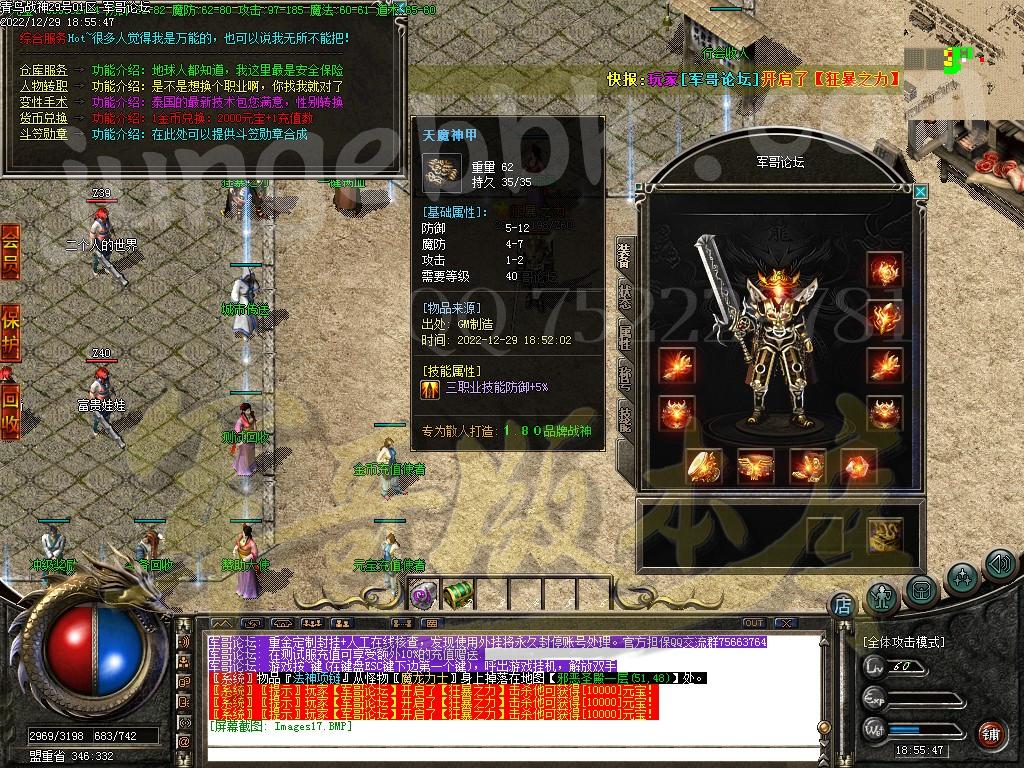Open the 属性 attributes tab
This screenshot has height=768, width=1024.
tap(624, 337)
